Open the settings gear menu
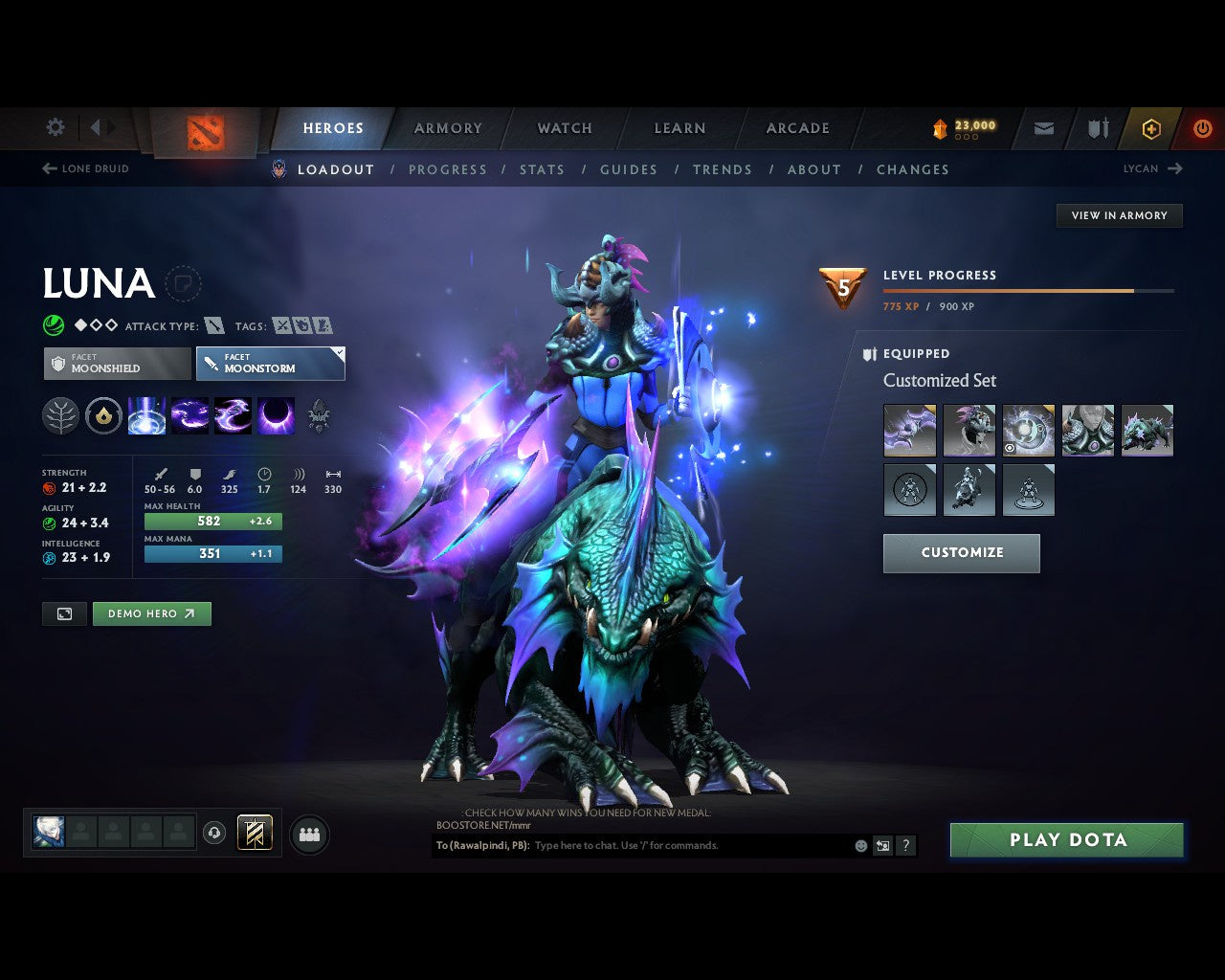Screen dimensions: 1225x980 pyautogui.click(x=56, y=127)
